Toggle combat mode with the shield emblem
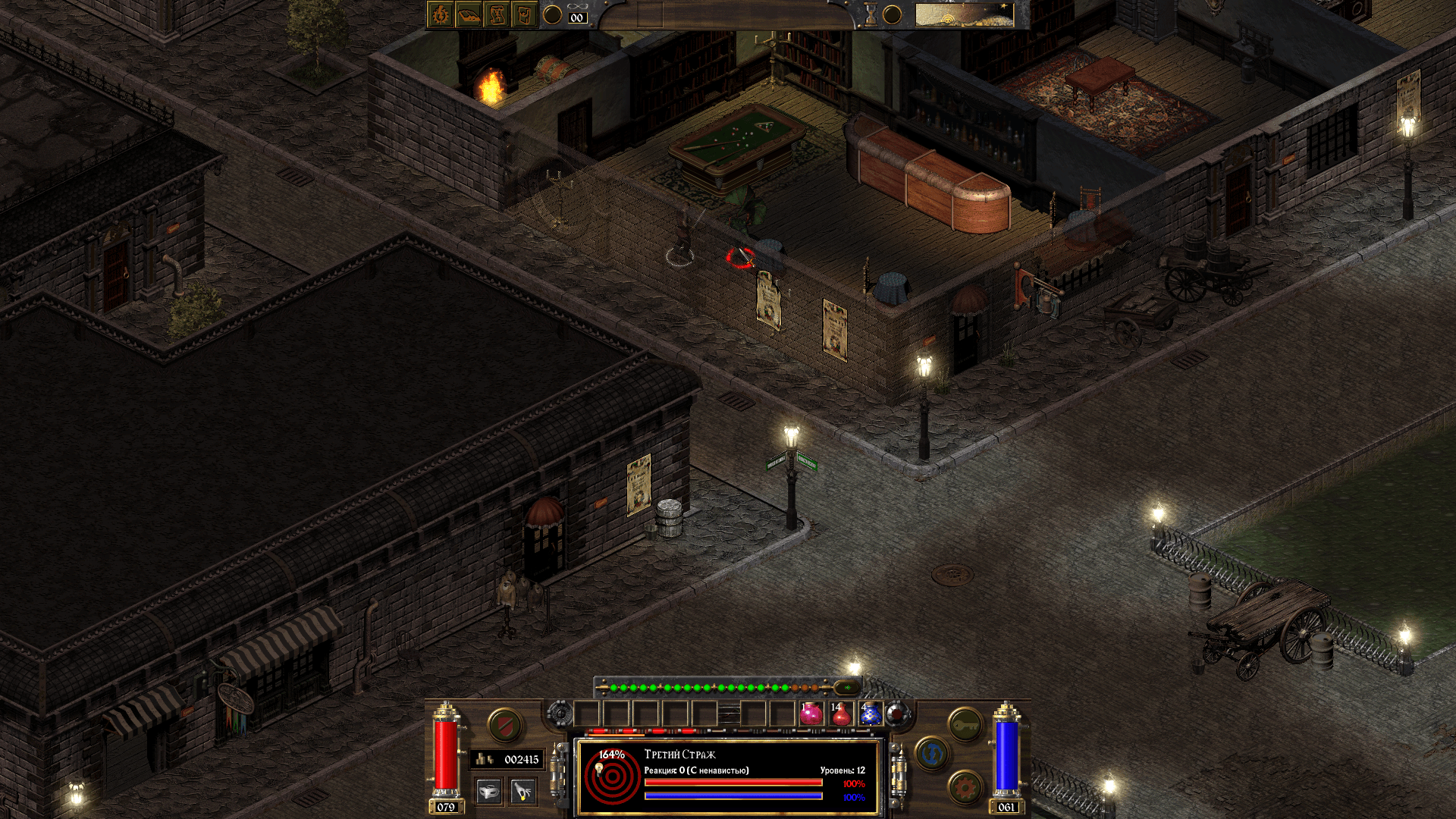Image resolution: width=1456 pixels, height=819 pixels. [x=505, y=726]
